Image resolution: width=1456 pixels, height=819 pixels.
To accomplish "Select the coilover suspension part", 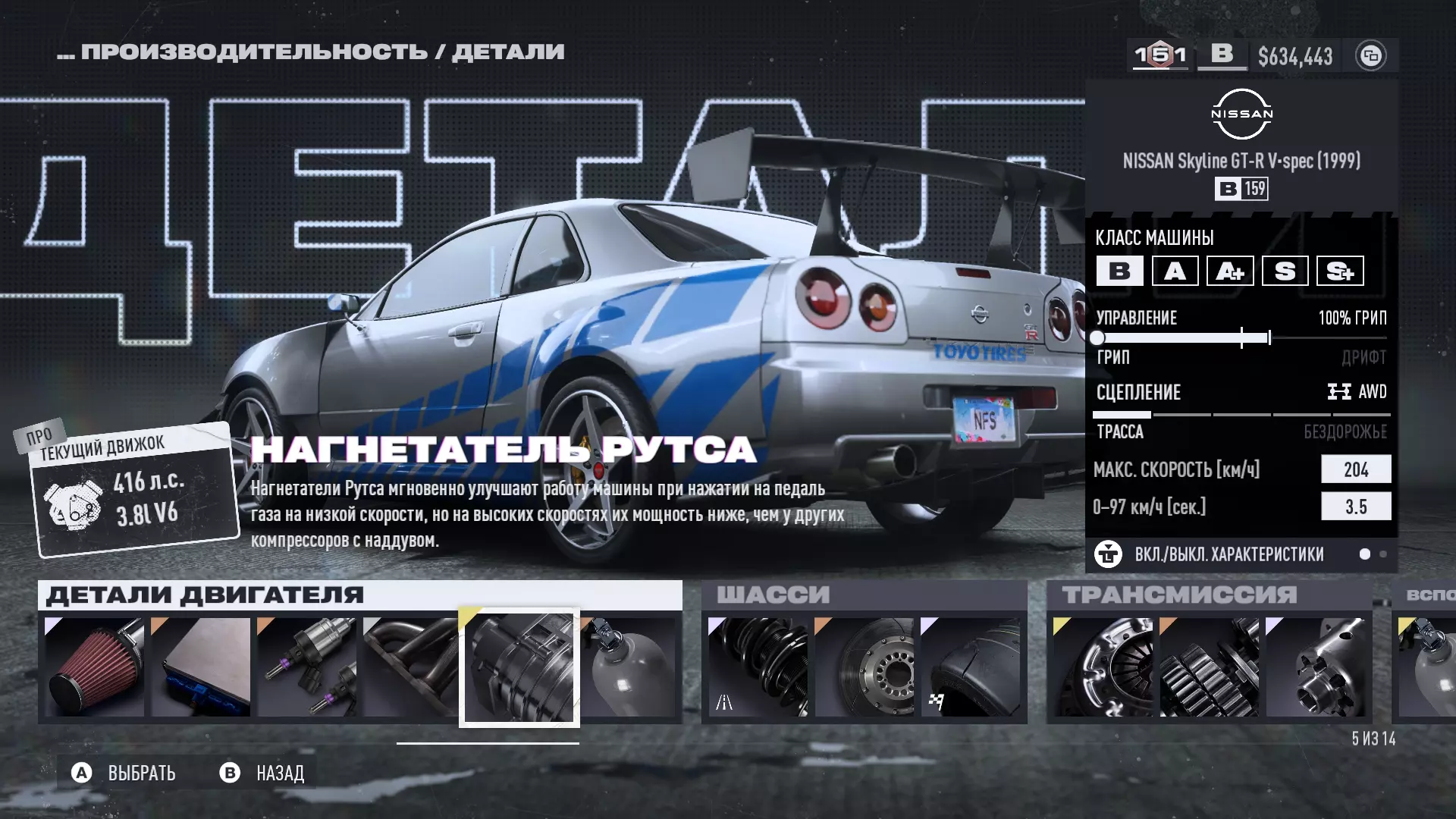I will coord(758,667).
